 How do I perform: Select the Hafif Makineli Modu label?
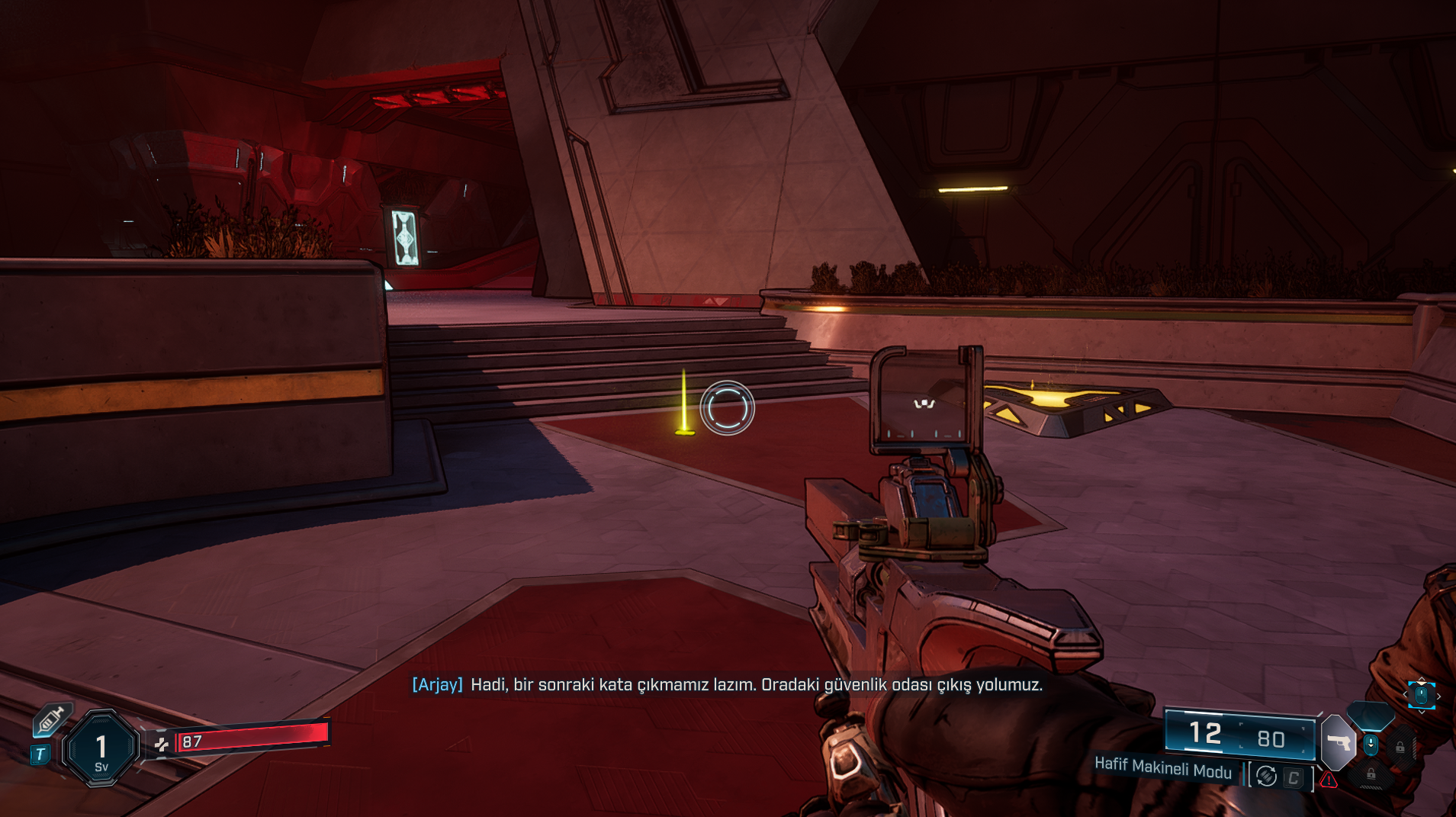pos(1162,767)
